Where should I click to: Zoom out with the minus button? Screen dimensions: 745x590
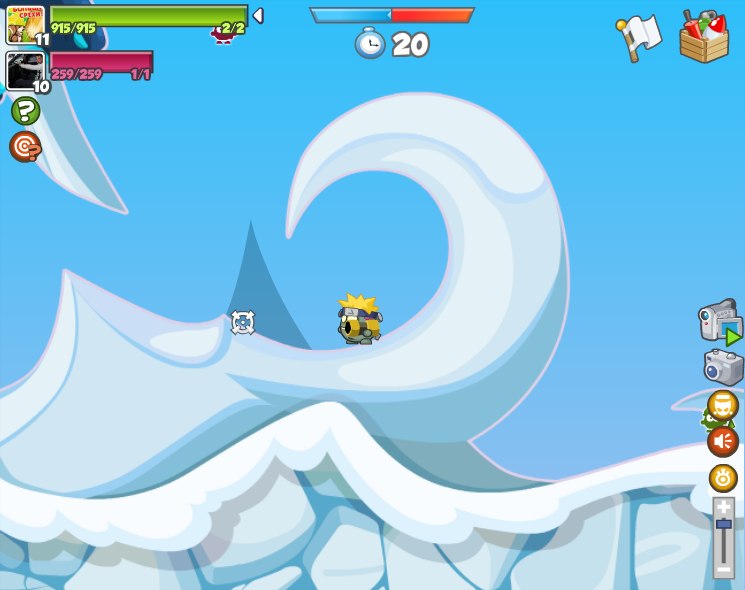click(723, 568)
